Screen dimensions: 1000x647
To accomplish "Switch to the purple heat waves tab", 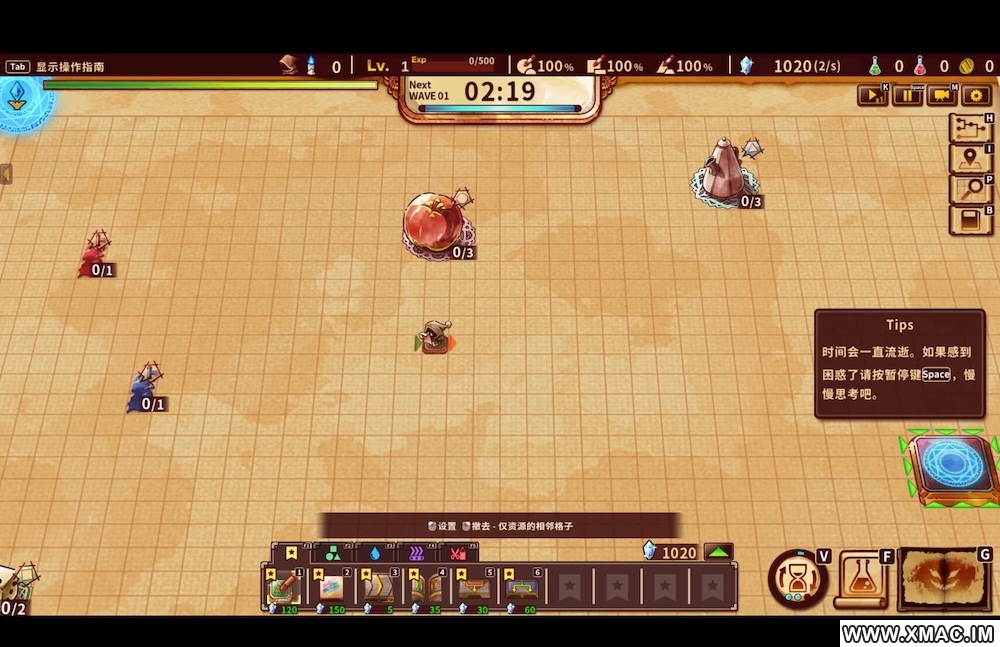I will (416, 553).
